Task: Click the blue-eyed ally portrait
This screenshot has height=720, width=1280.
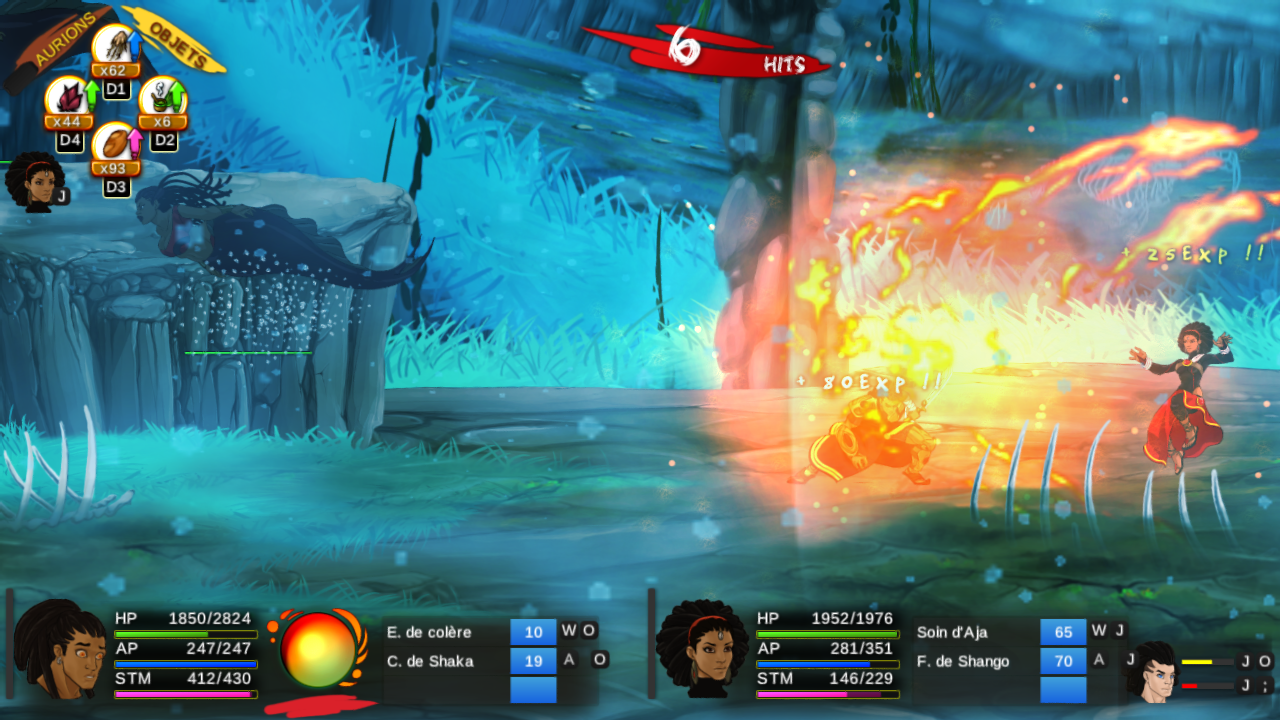Action: click(1150, 671)
